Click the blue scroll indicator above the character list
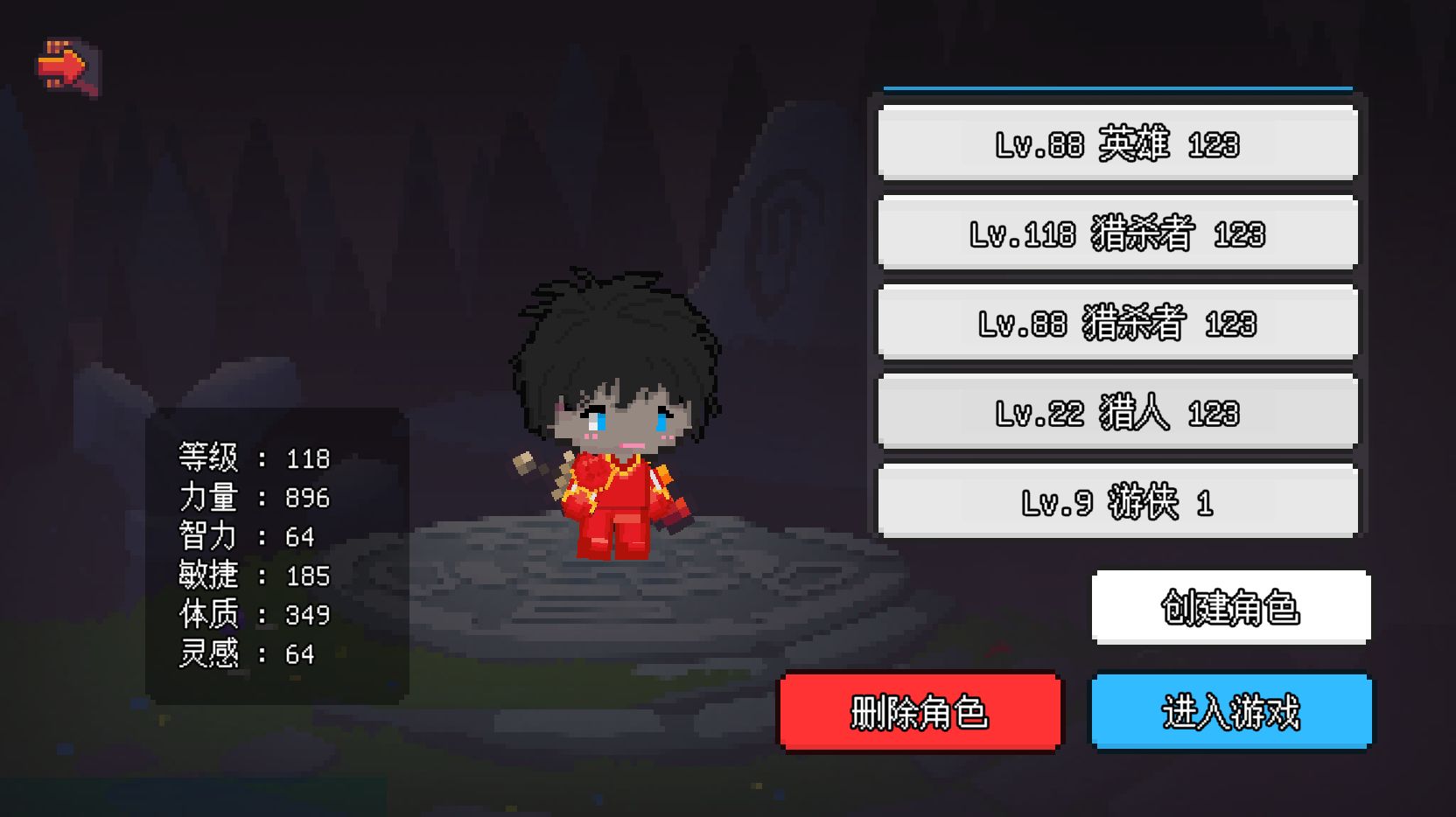Image resolution: width=1456 pixels, height=817 pixels. [1118, 87]
